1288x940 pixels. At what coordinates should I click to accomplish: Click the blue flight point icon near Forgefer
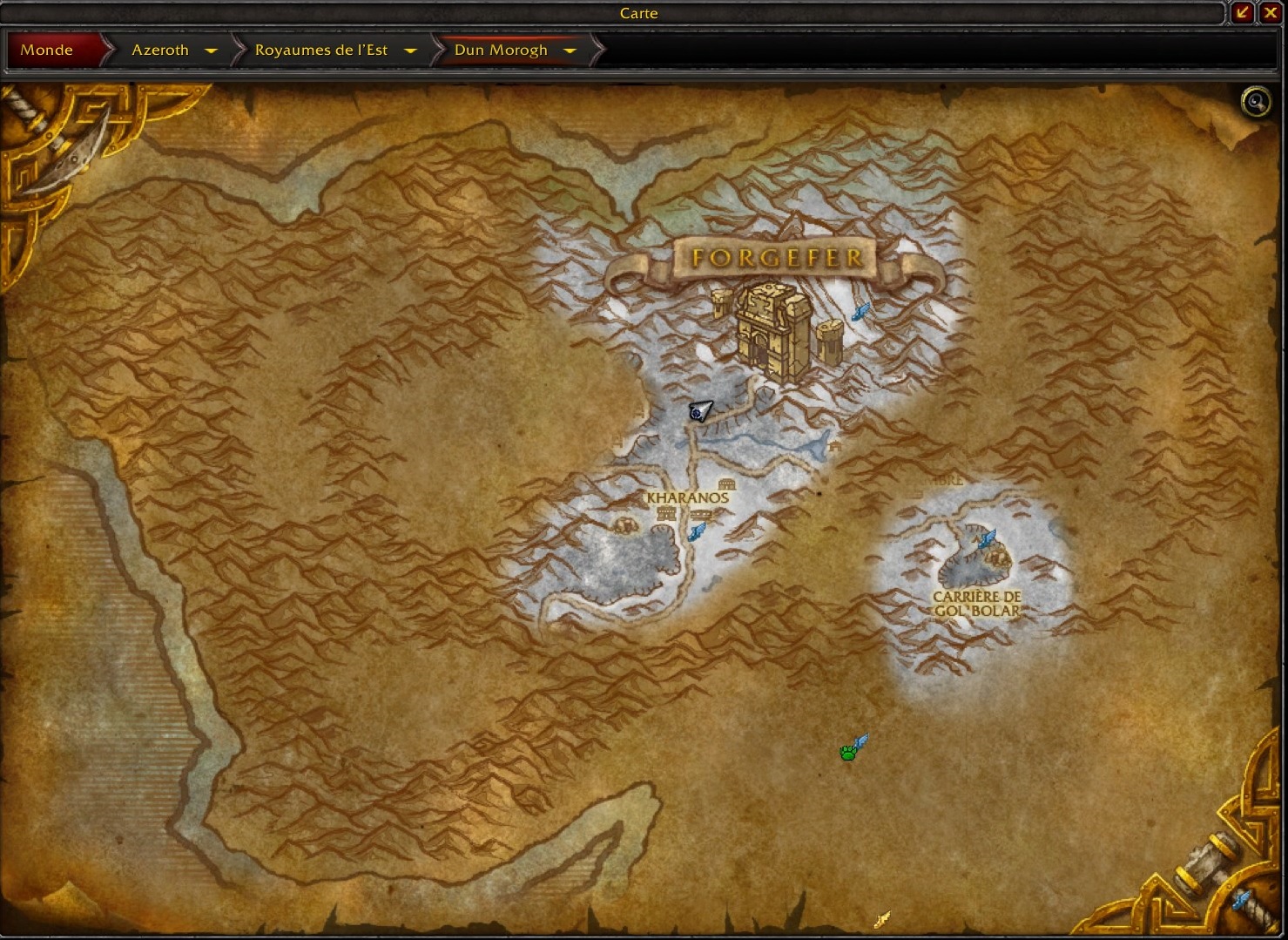tap(861, 313)
